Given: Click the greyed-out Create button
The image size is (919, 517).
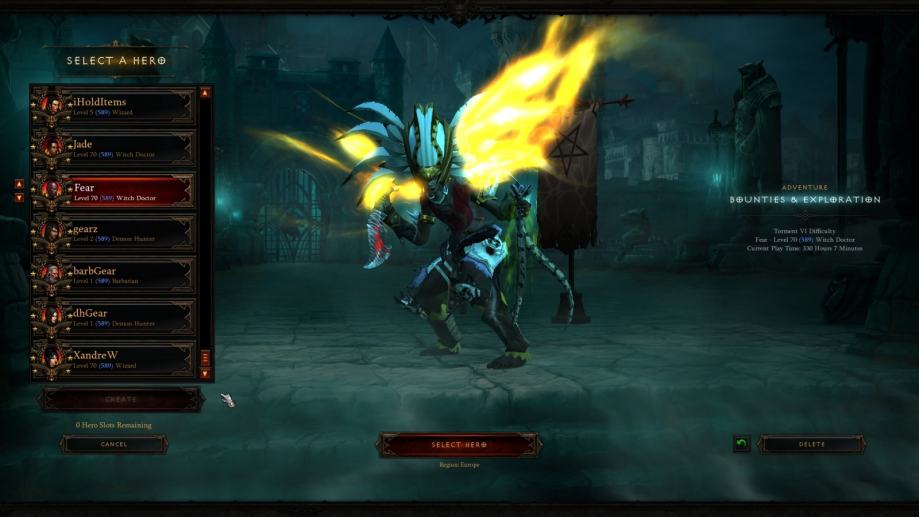Looking at the screenshot, I should click(121, 399).
